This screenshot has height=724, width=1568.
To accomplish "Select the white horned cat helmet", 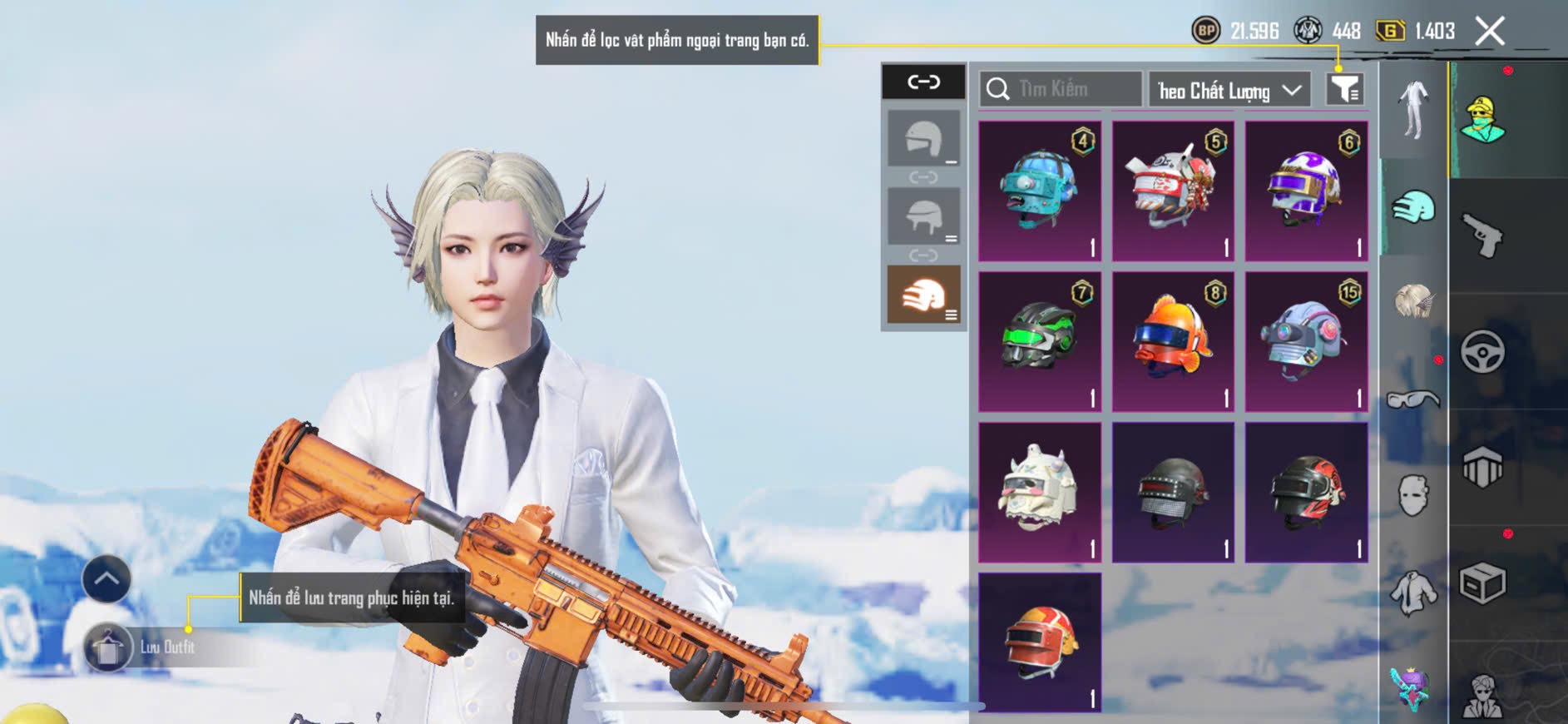I will (1040, 493).
